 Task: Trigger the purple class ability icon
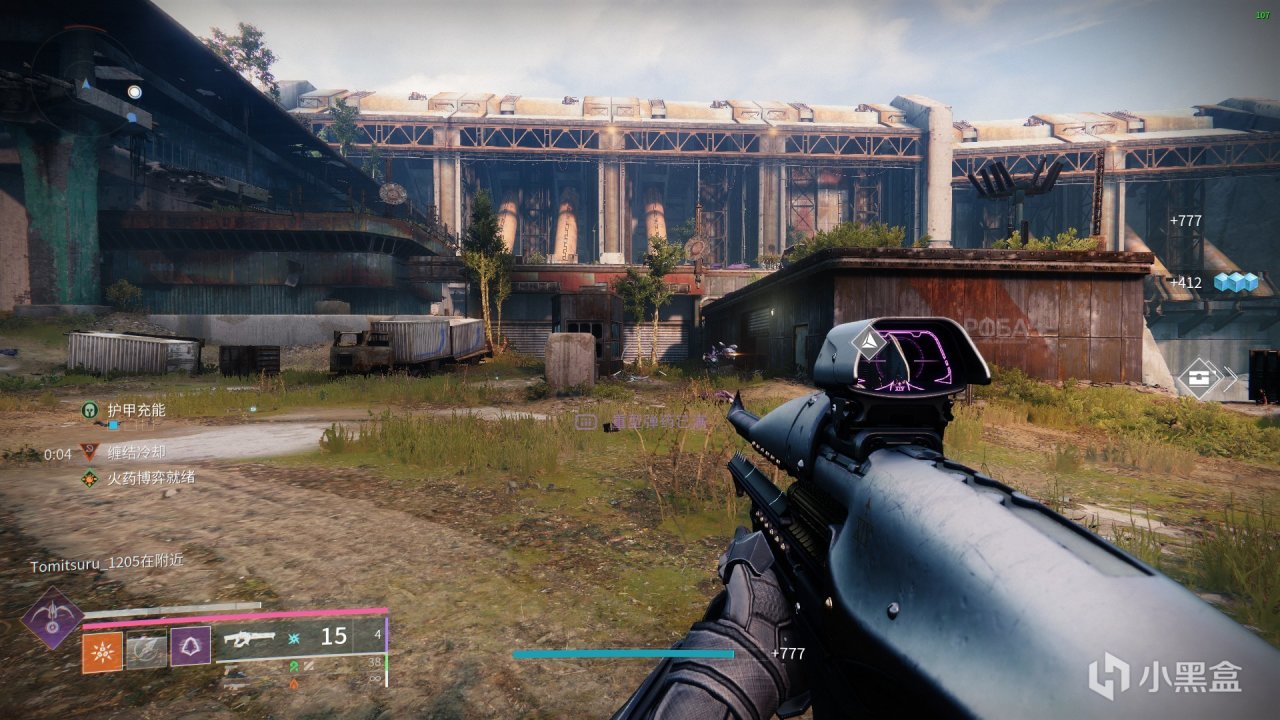(x=190, y=647)
